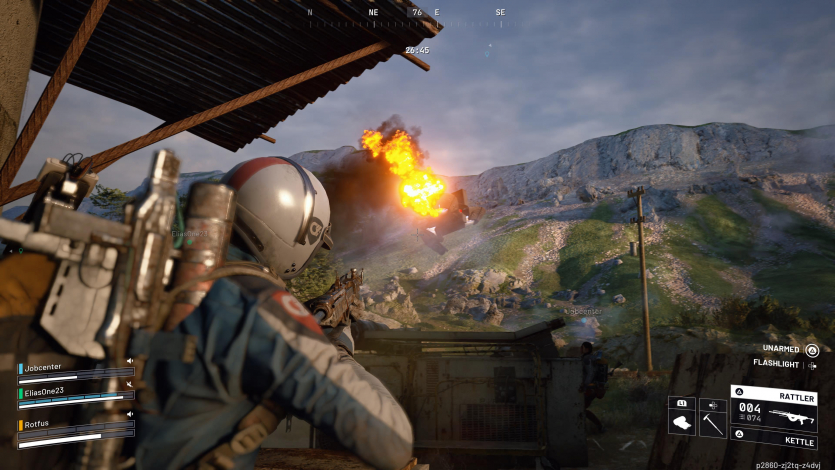Screen dimensions: 835x470
Task: Select the pickaxe tool slot
Action: (712, 422)
